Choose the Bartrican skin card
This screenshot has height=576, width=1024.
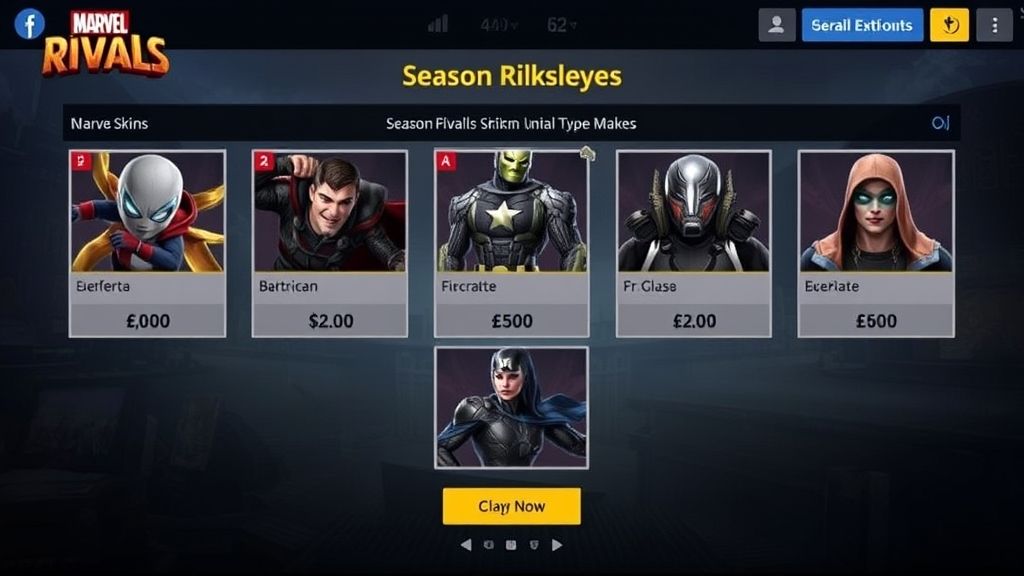coord(329,243)
